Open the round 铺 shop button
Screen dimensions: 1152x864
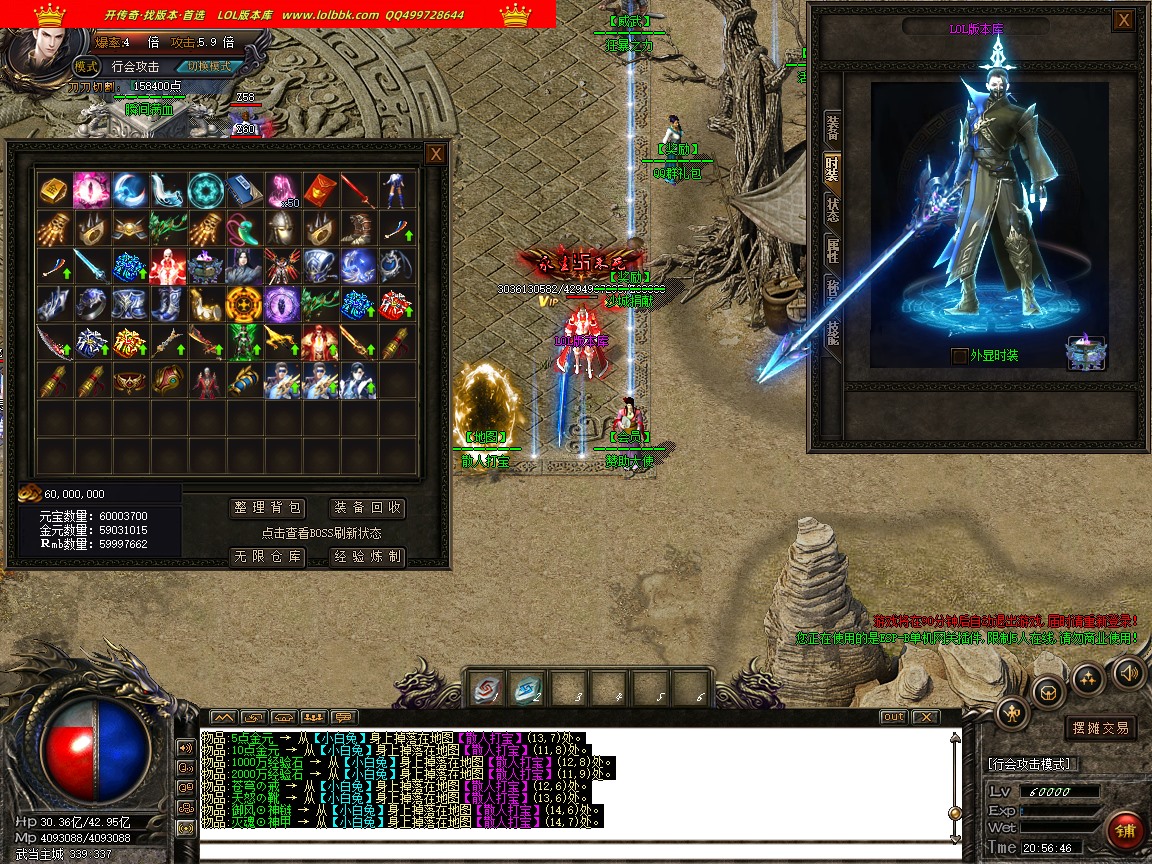[x=1126, y=832]
